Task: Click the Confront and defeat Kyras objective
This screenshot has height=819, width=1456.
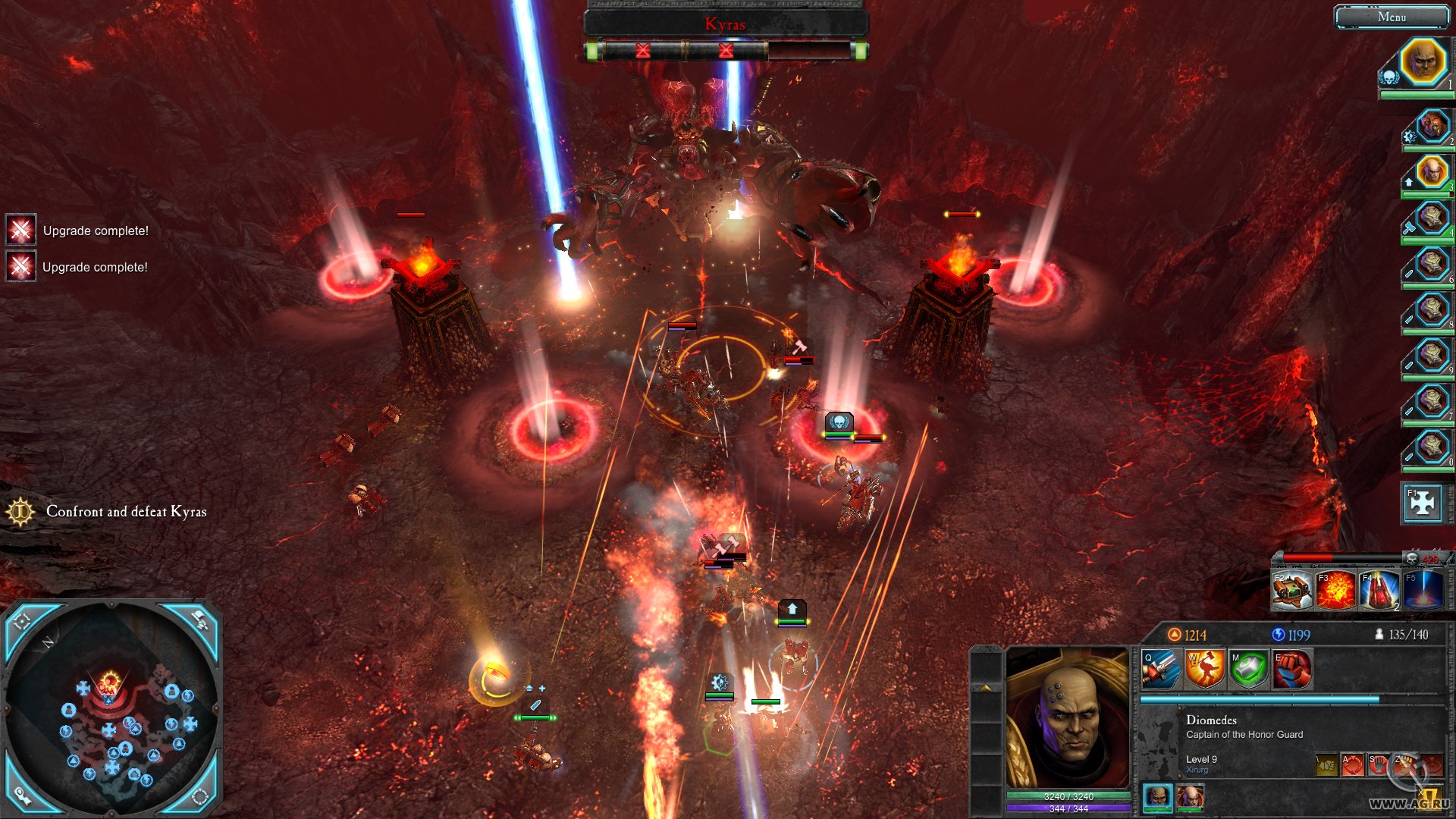Action: [x=126, y=512]
